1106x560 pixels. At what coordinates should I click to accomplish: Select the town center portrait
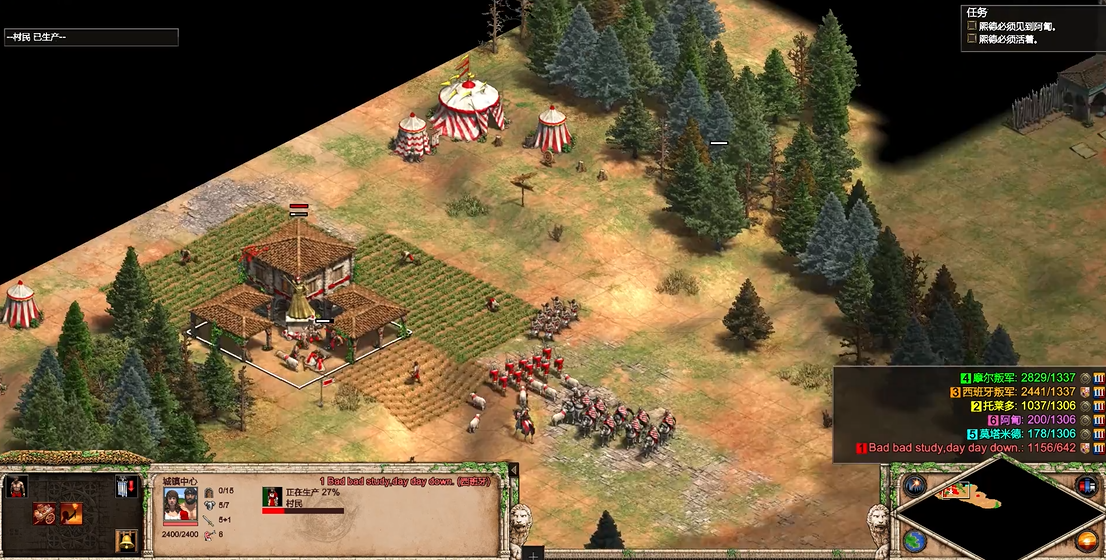pyautogui.click(x=180, y=507)
